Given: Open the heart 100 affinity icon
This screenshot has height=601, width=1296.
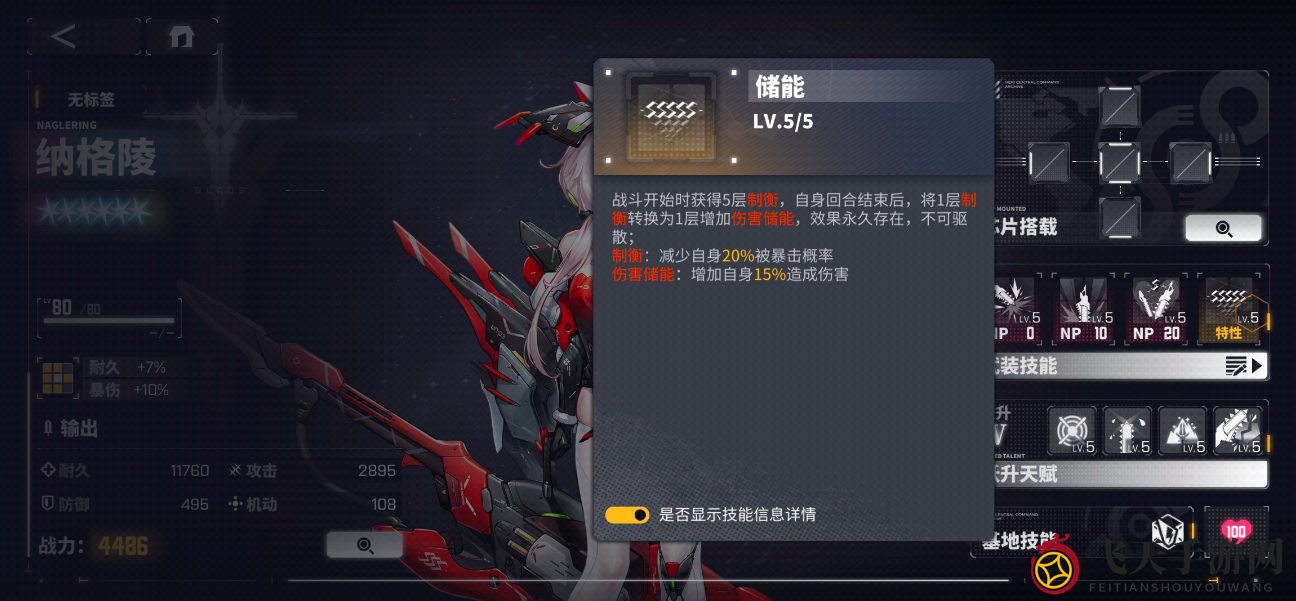Looking at the screenshot, I should click(1235, 531).
